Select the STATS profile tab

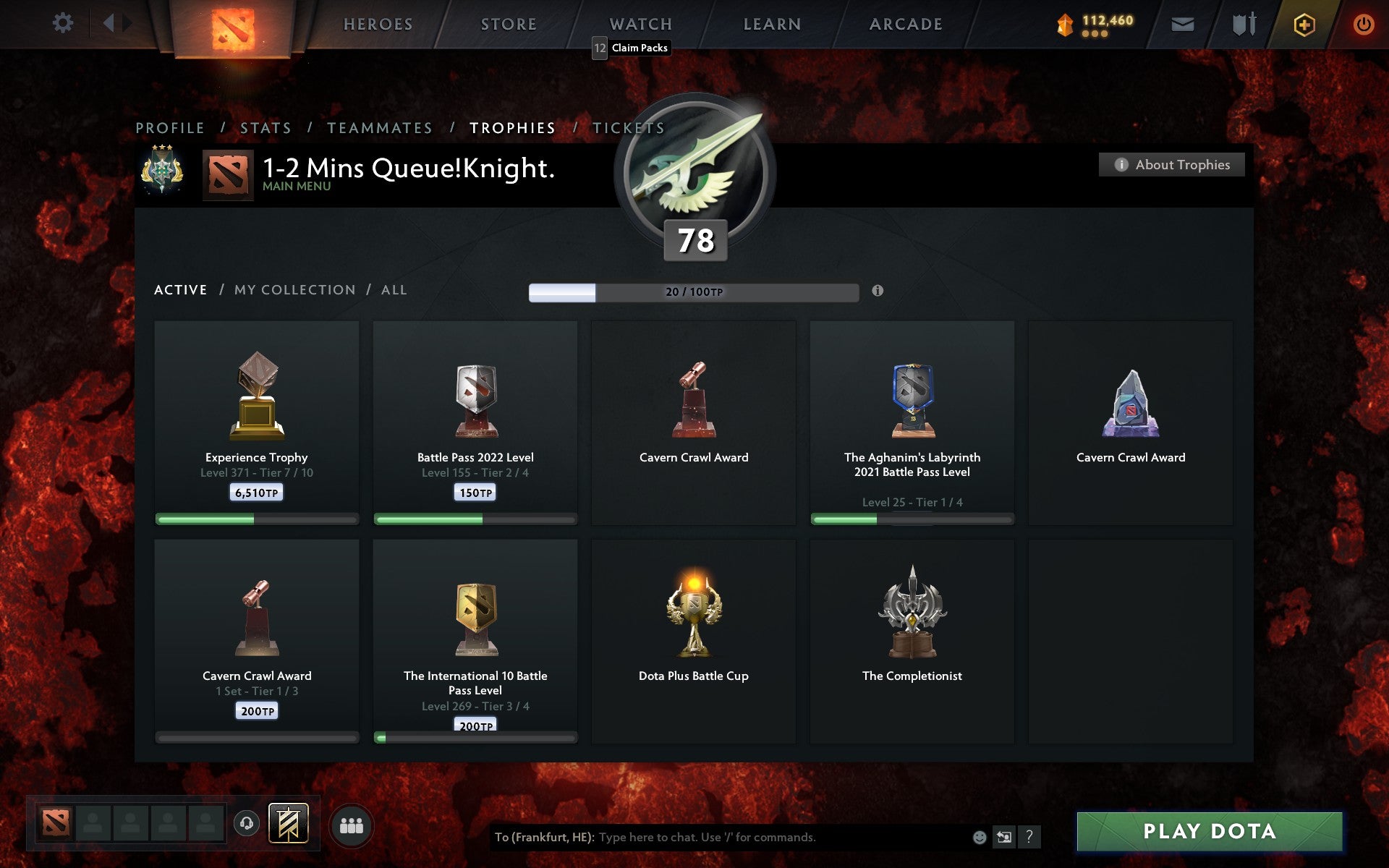tap(265, 127)
